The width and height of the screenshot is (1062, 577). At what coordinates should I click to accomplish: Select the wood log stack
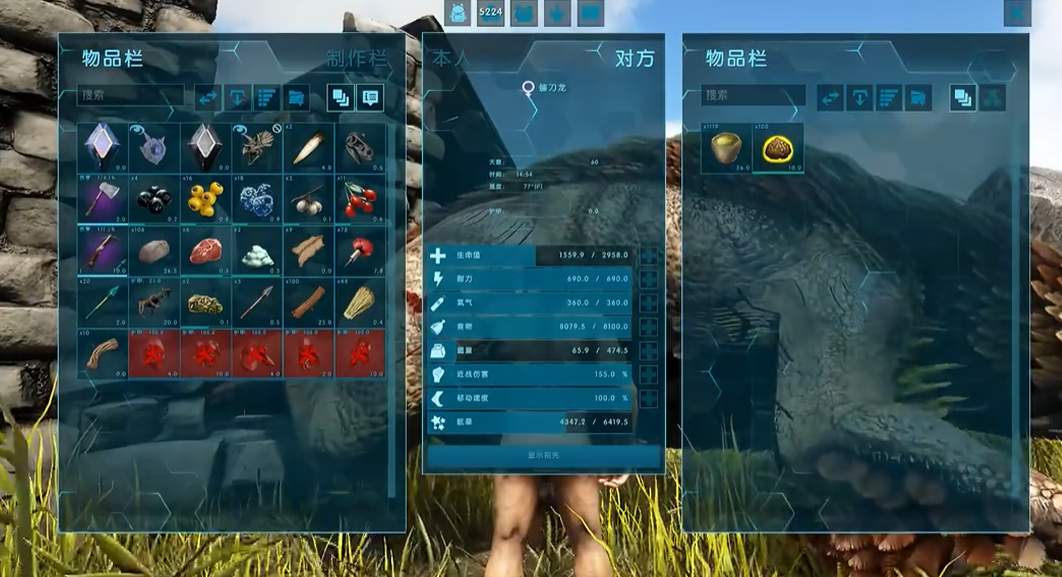point(308,300)
